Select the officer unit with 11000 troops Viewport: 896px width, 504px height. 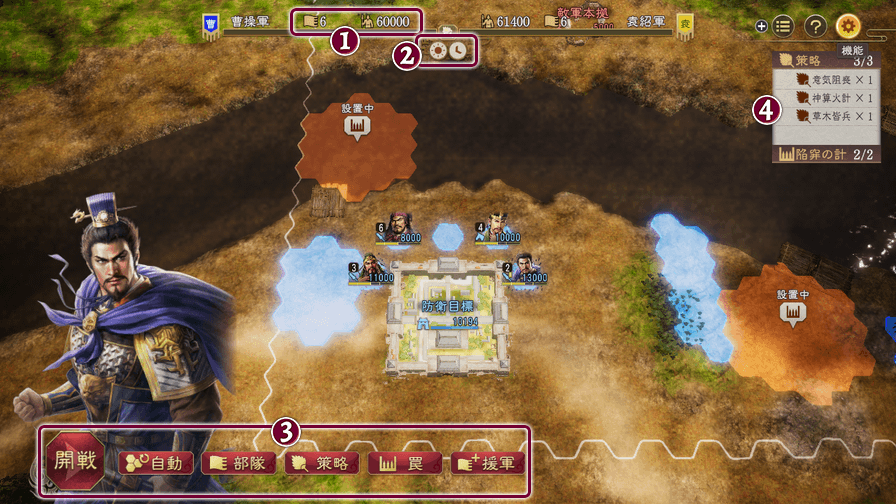[367, 270]
